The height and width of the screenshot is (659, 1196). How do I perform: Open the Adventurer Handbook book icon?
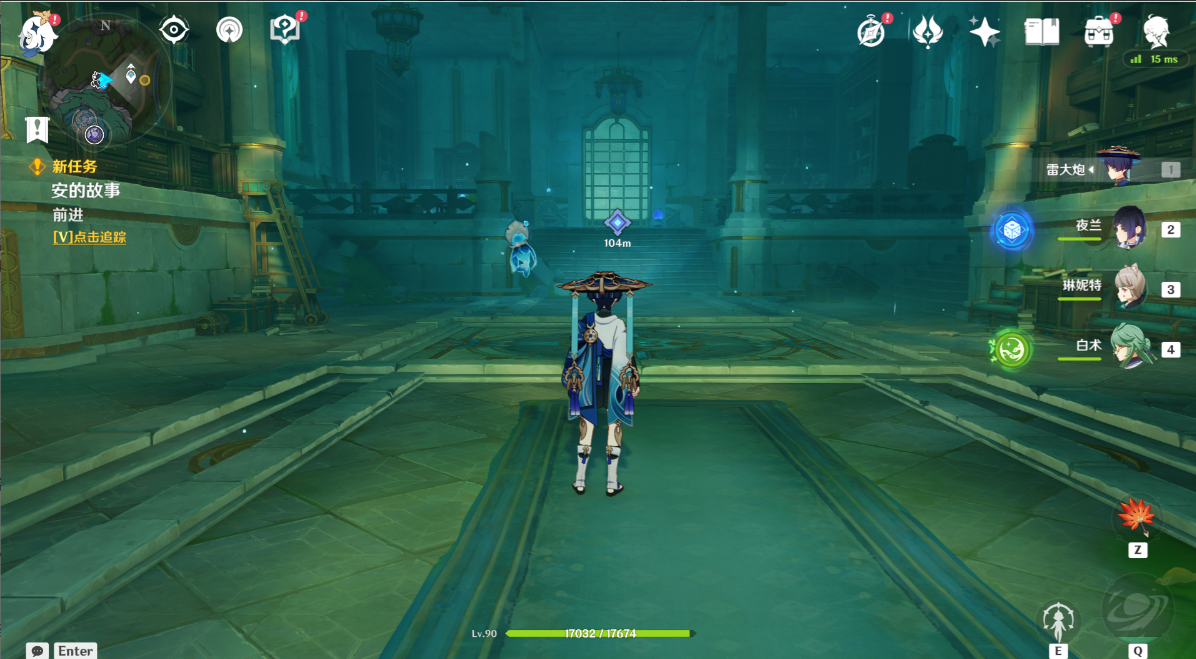1042,32
